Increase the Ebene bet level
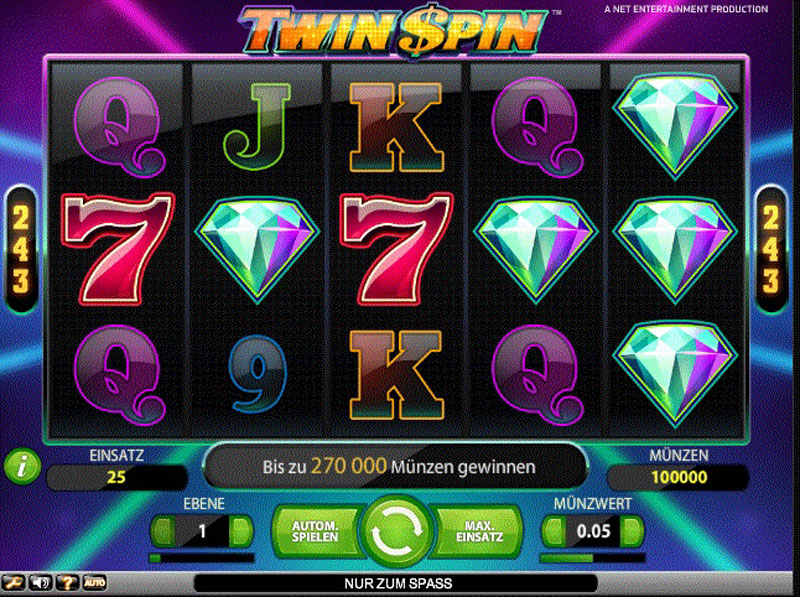This screenshot has height=597, width=800. coord(240,531)
